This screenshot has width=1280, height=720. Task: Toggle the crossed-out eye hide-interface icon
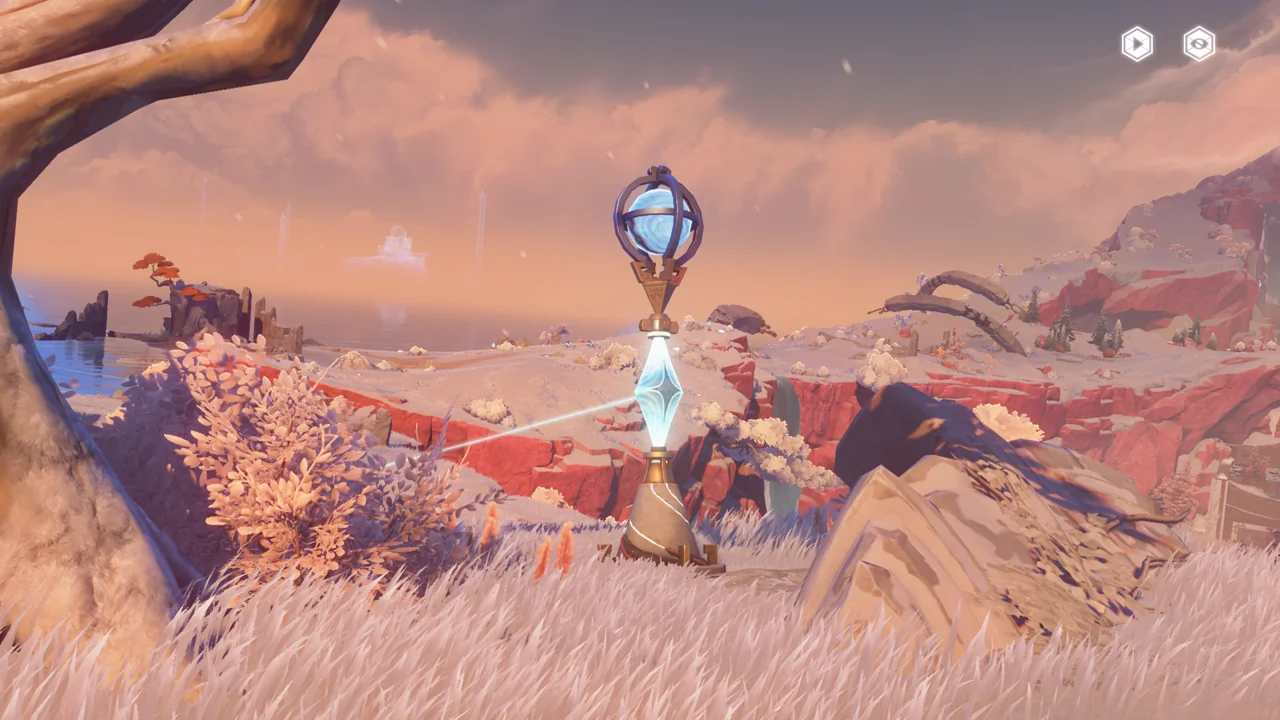coord(1199,44)
